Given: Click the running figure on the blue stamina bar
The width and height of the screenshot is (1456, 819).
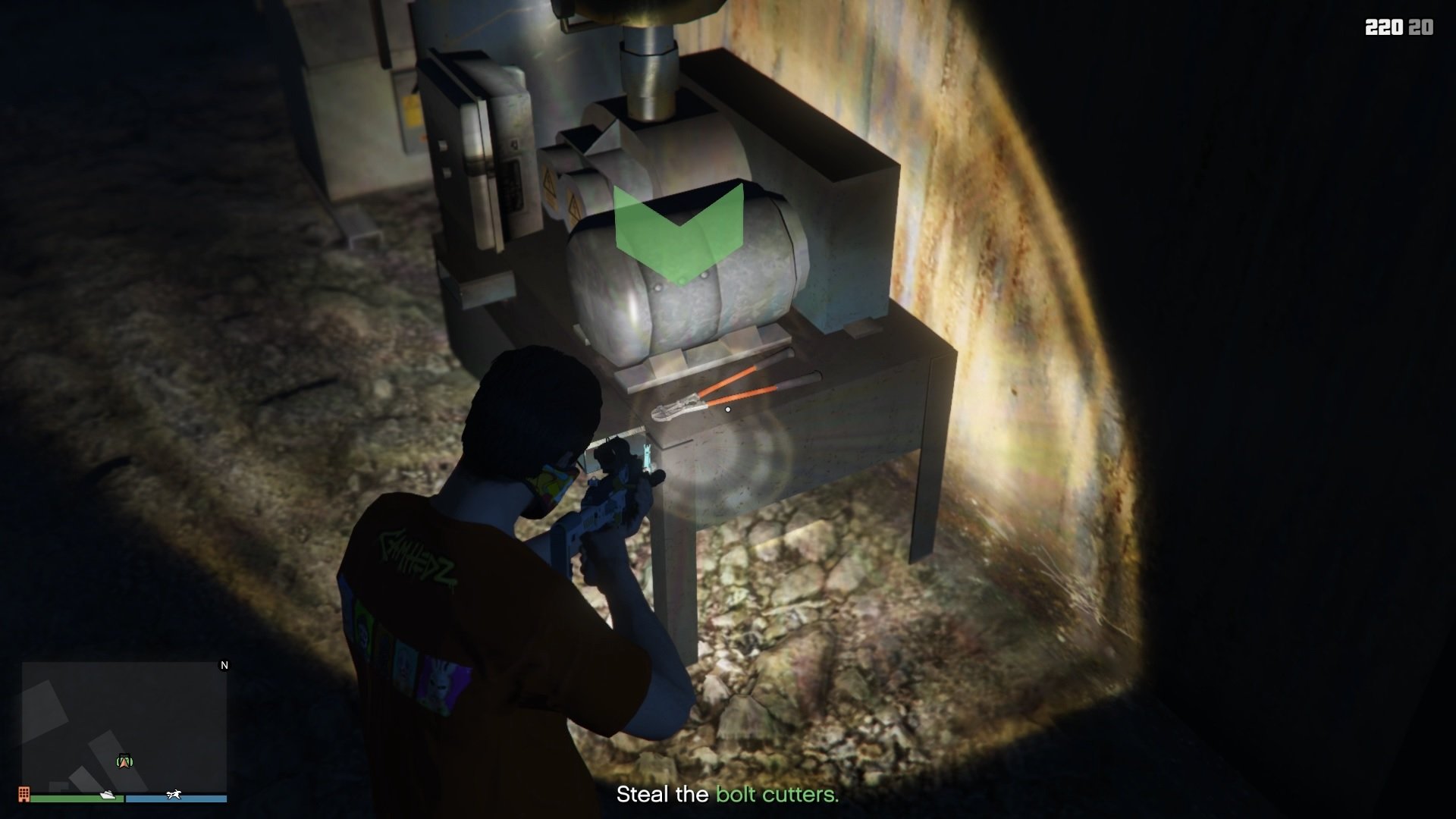Looking at the screenshot, I should (x=174, y=795).
